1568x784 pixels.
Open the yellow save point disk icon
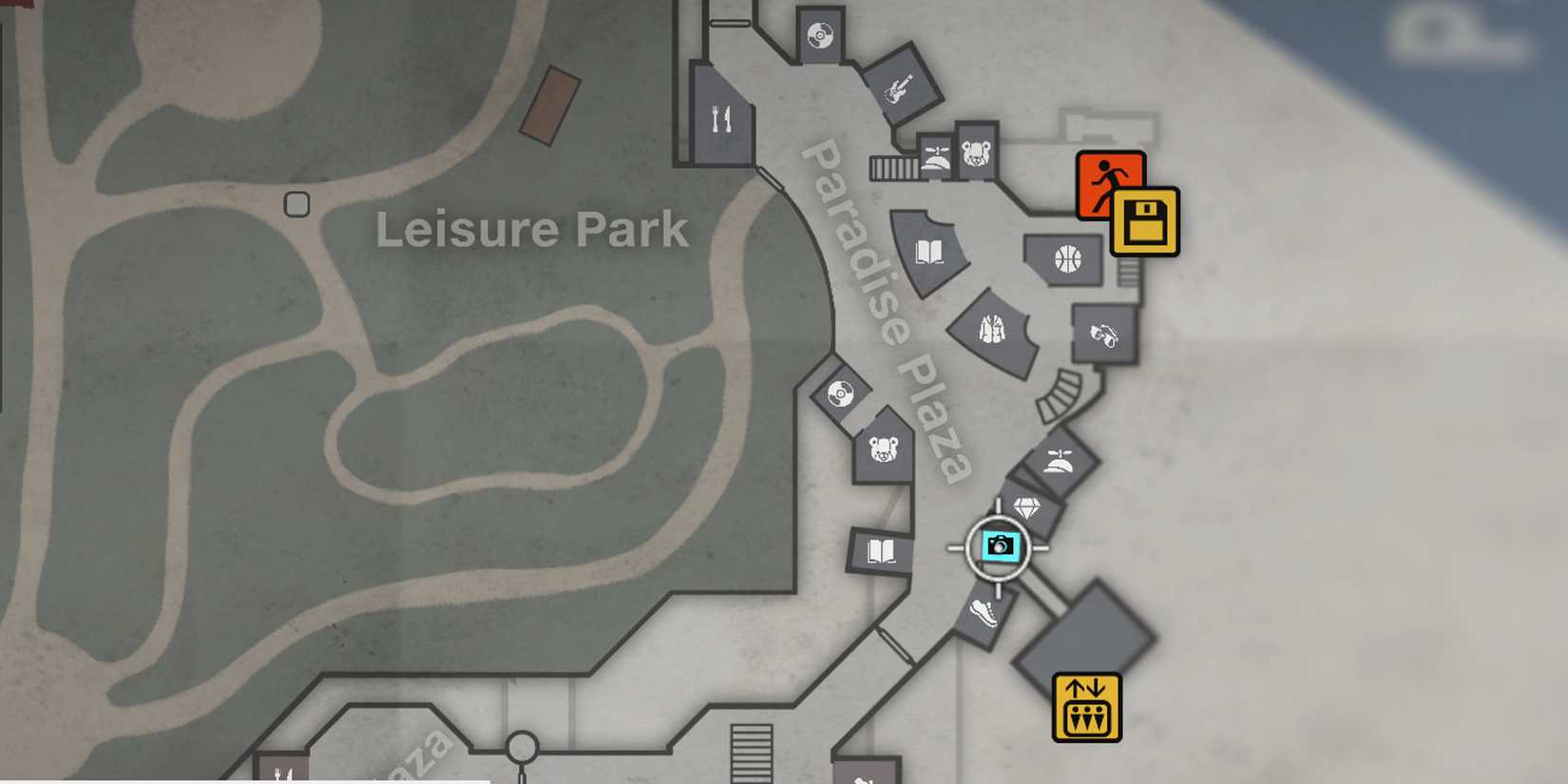tap(1145, 220)
